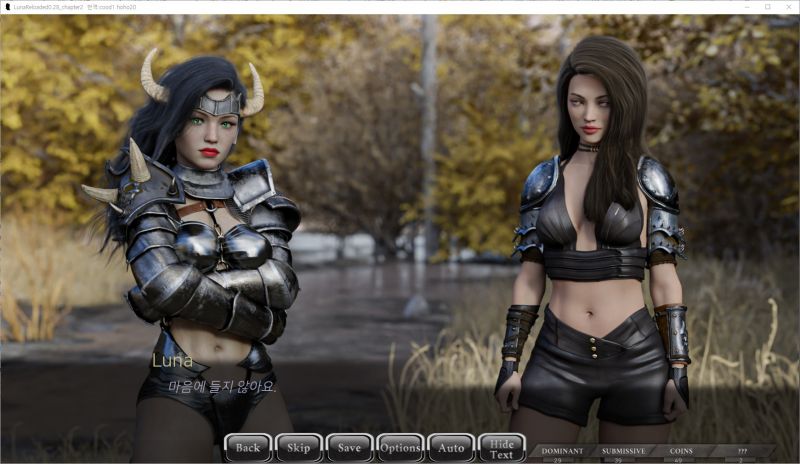Hide the dialogue text box
The image size is (800, 464).
coord(502,448)
